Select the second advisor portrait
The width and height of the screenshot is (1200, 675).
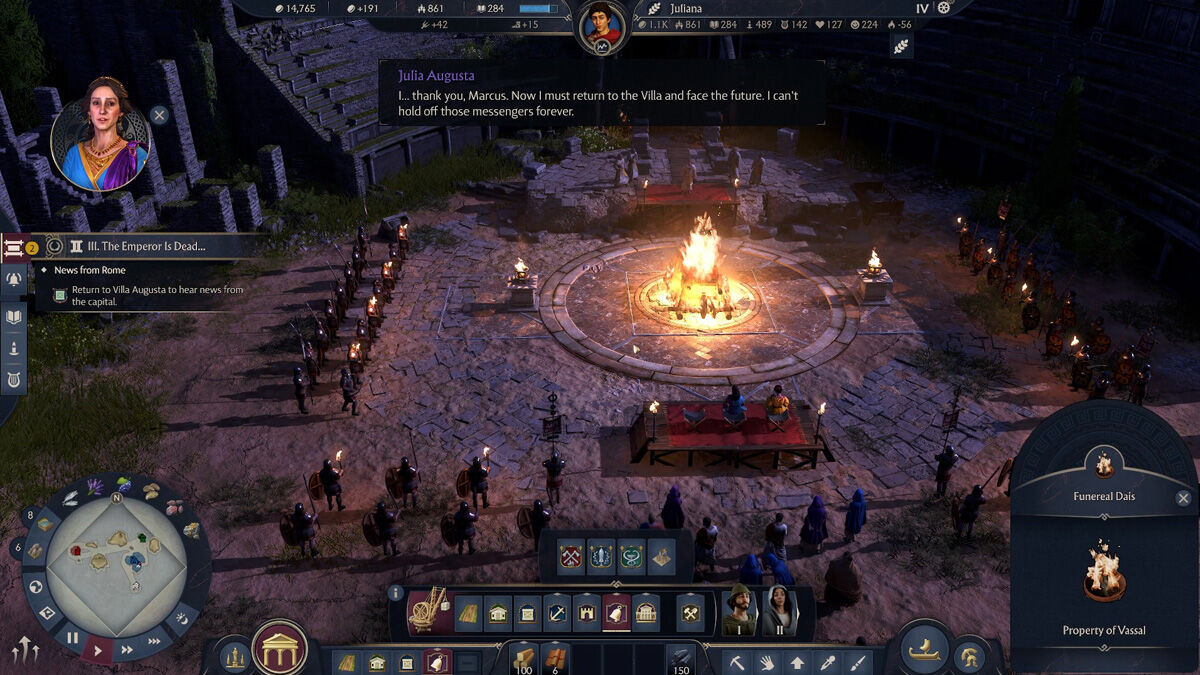point(778,609)
